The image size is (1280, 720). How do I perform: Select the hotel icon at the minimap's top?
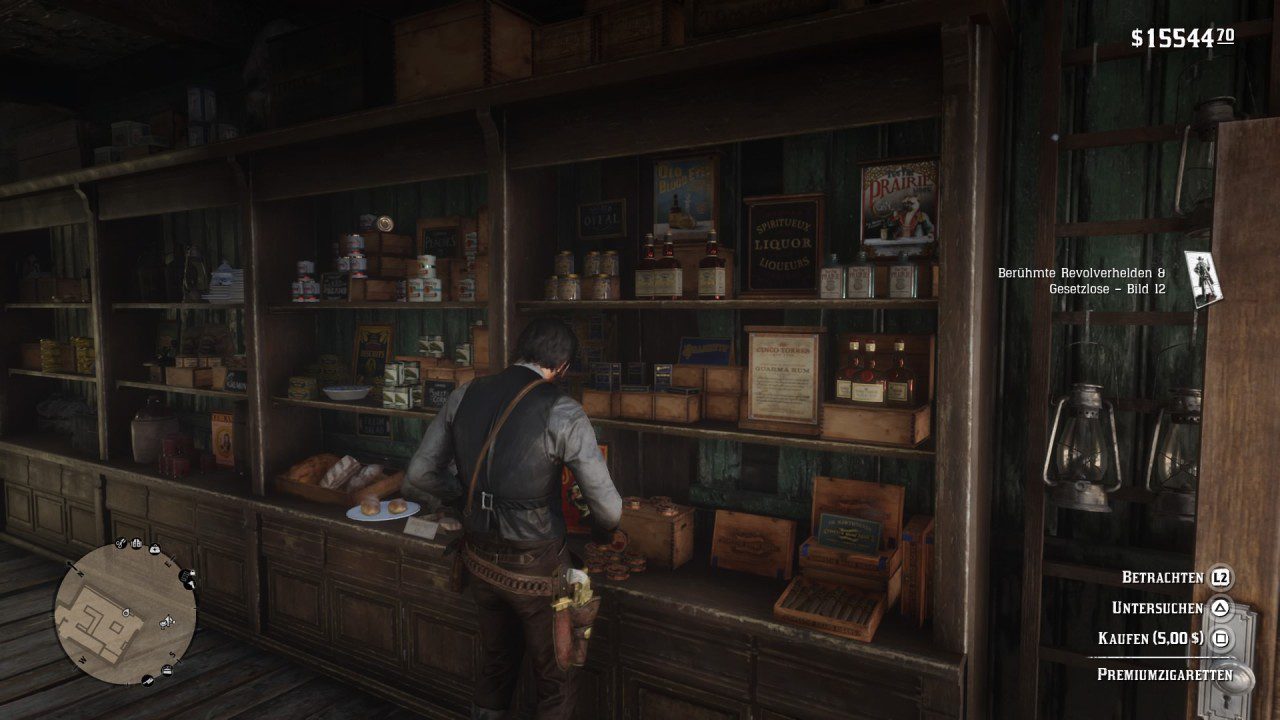(137, 543)
